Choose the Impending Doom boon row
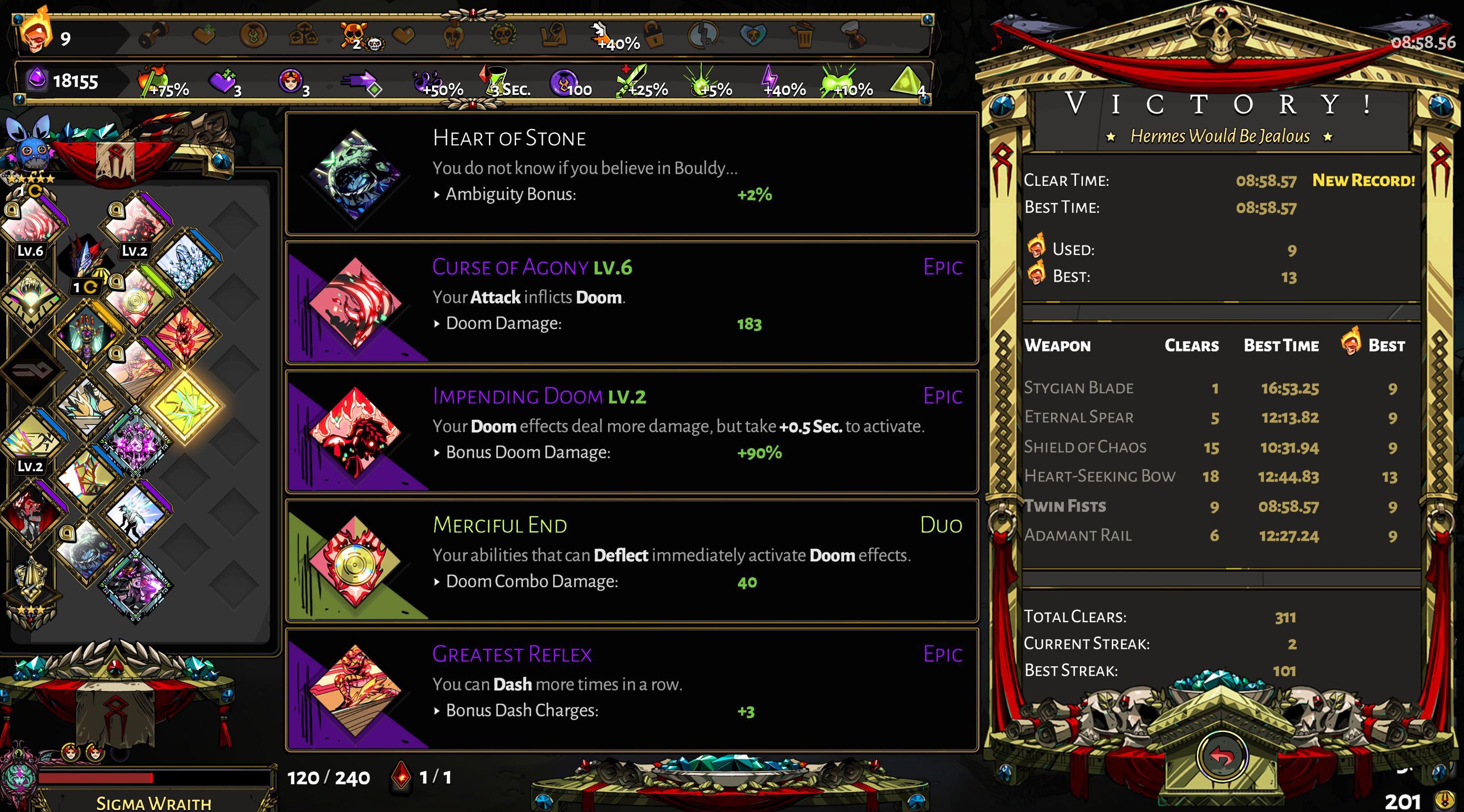 pyautogui.click(x=631, y=431)
